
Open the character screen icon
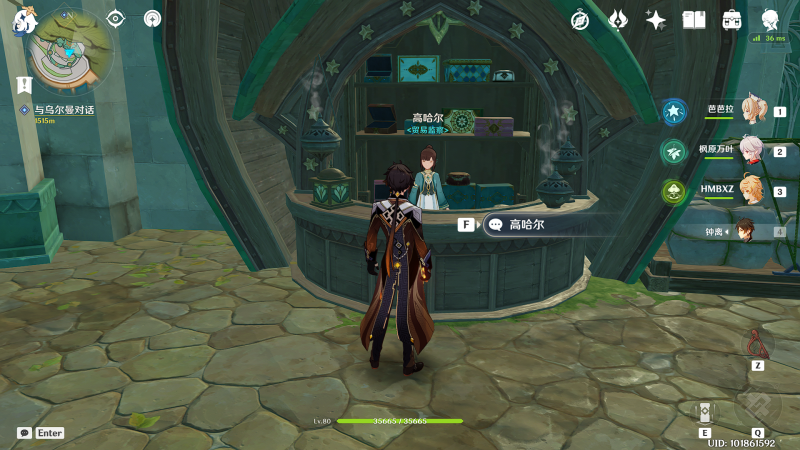coord(770,20)
